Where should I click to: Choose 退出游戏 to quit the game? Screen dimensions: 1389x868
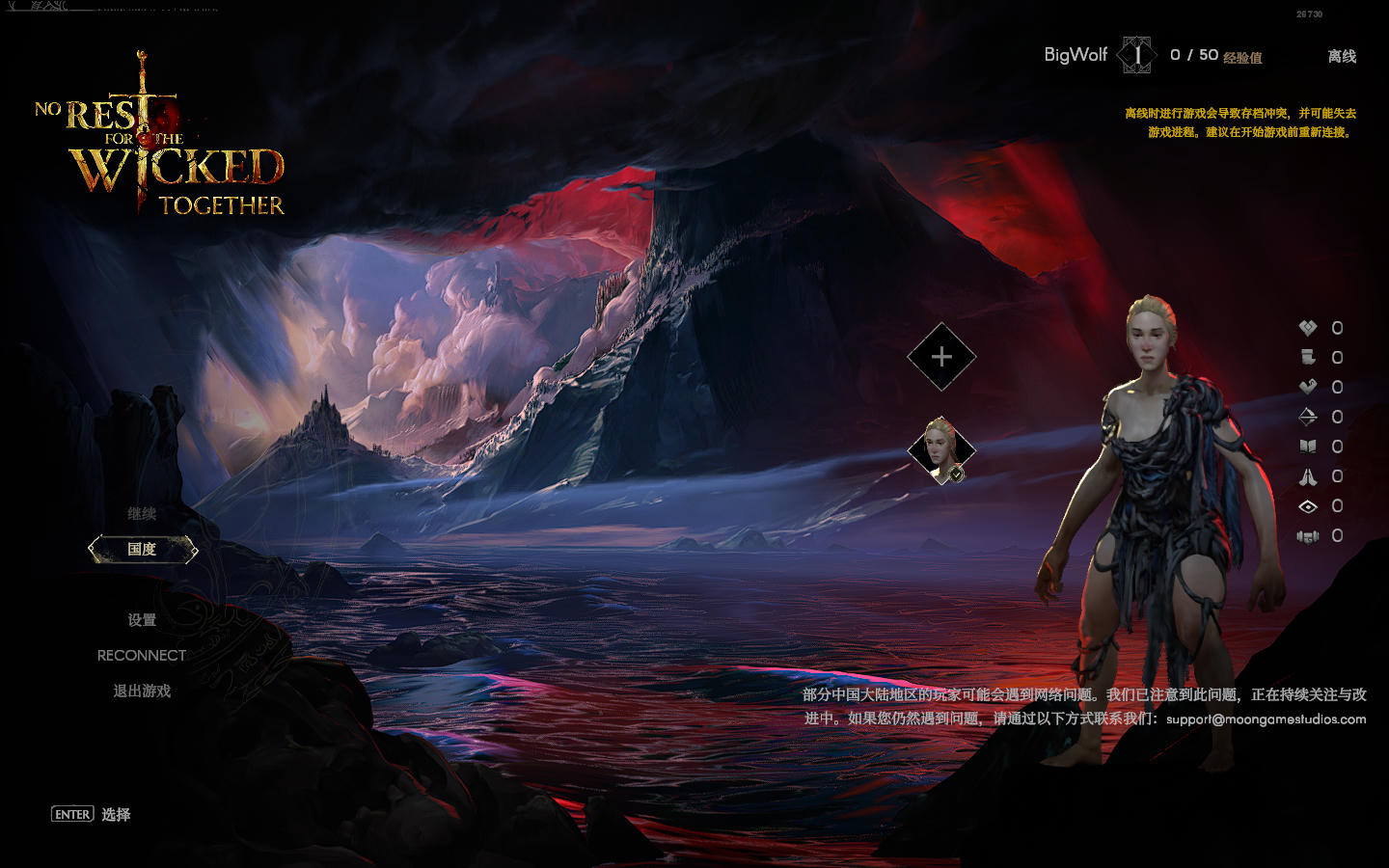(x=142, y=692)
